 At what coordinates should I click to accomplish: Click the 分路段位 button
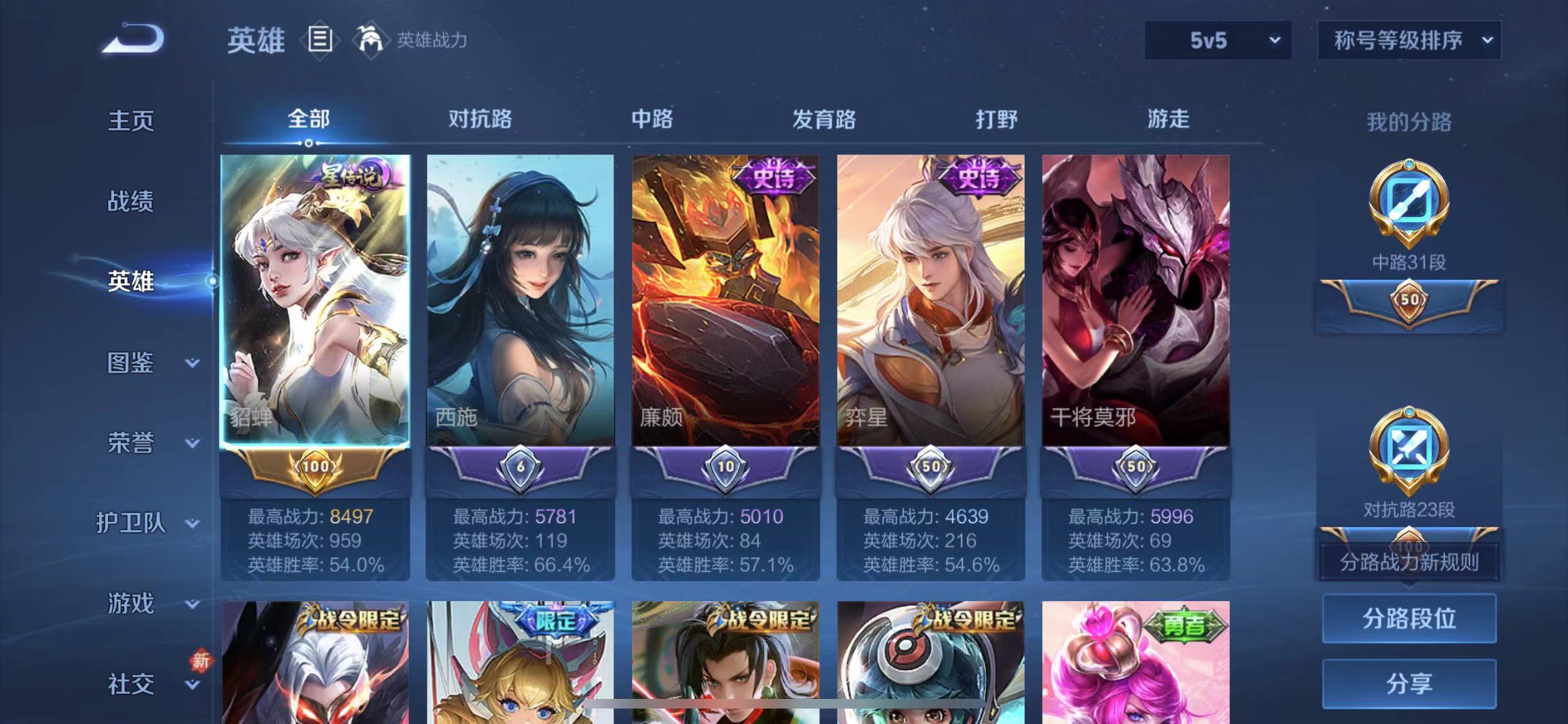coord(1408,619)
